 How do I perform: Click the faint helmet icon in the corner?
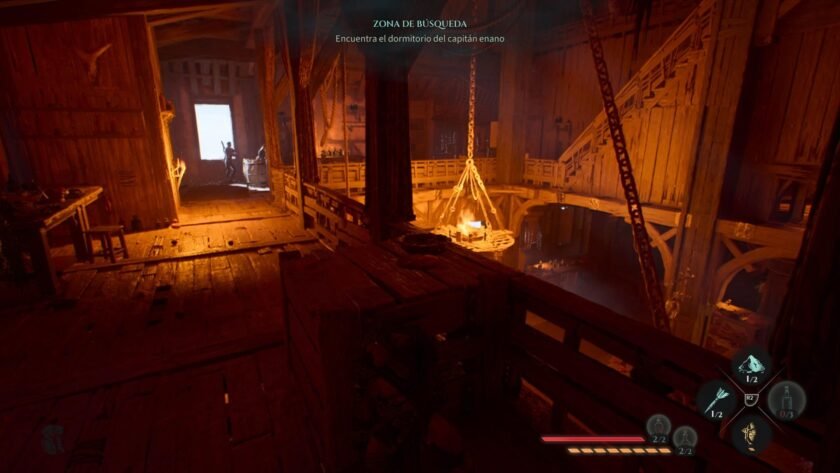point(57,437)
